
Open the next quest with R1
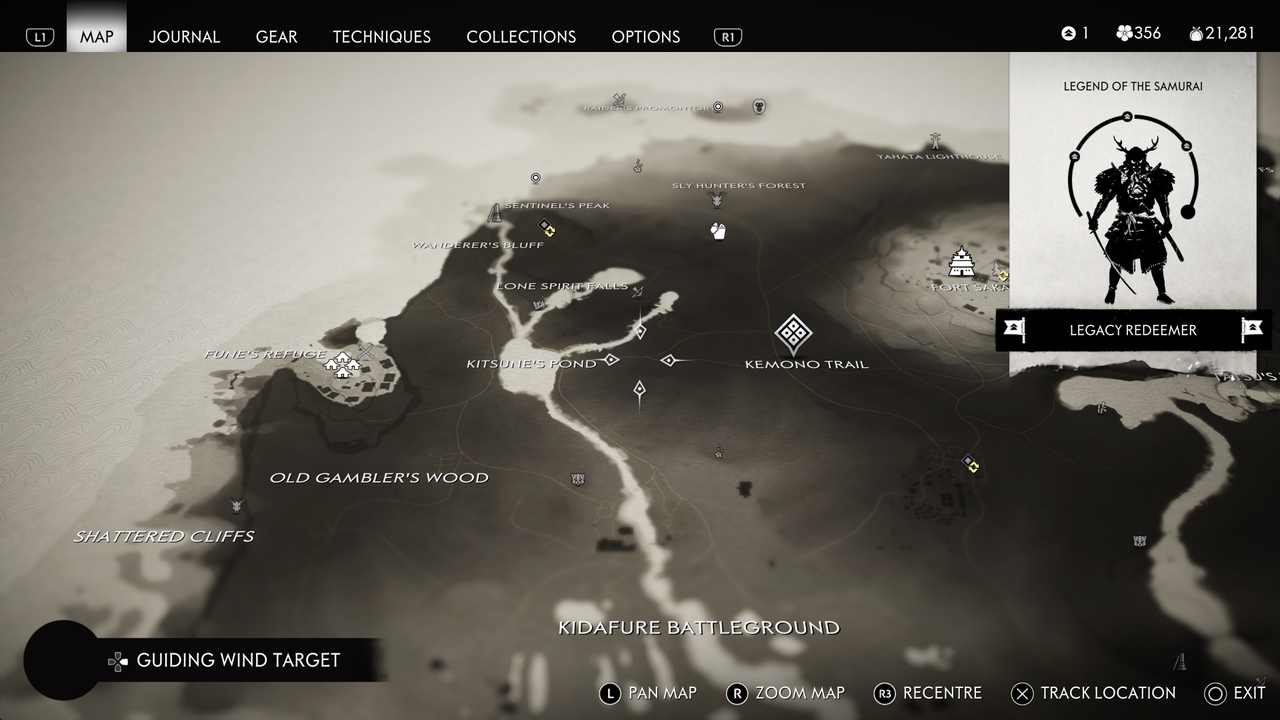728,36
